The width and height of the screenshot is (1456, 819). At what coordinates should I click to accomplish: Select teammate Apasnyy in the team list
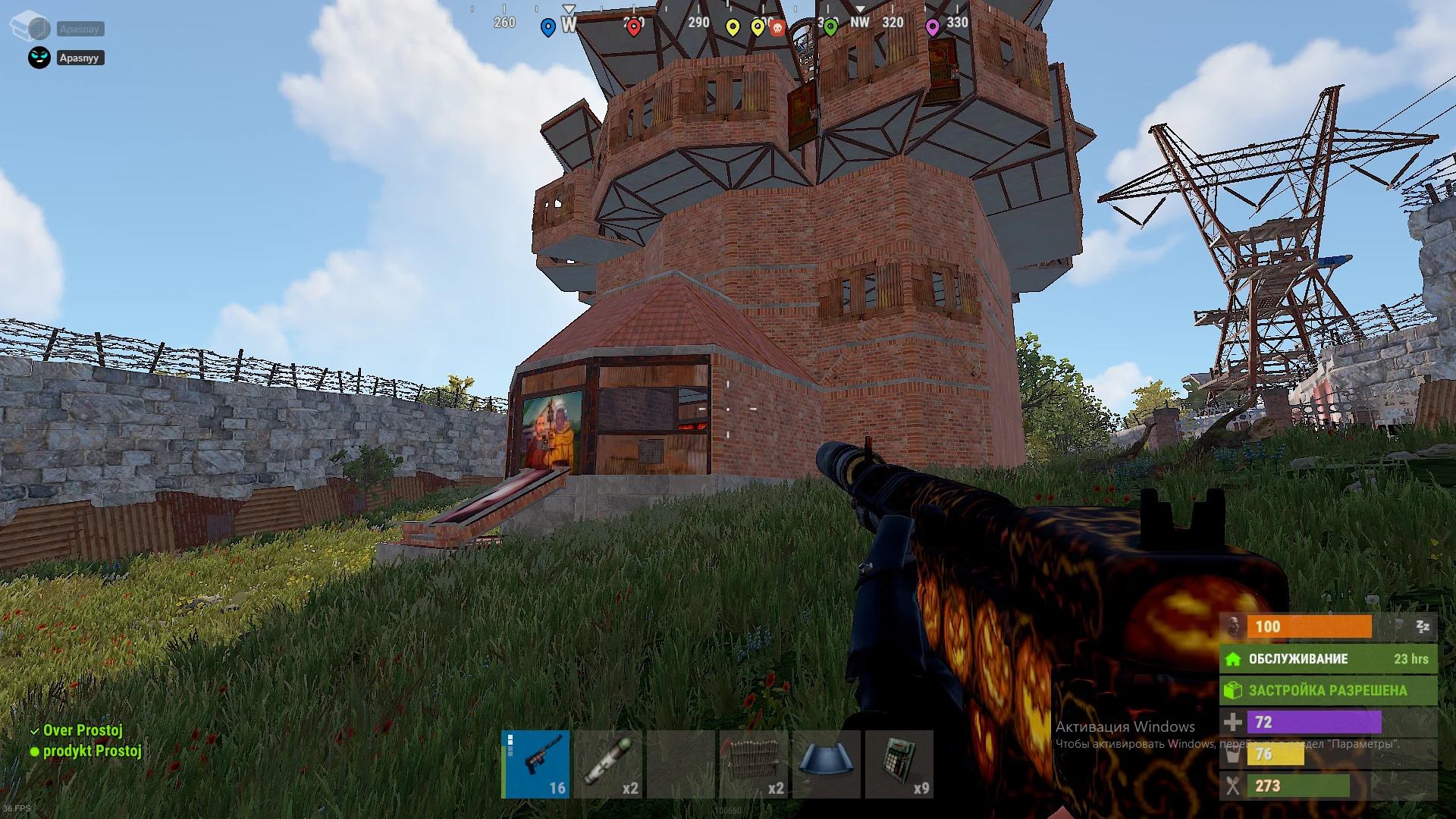[79, 58]
